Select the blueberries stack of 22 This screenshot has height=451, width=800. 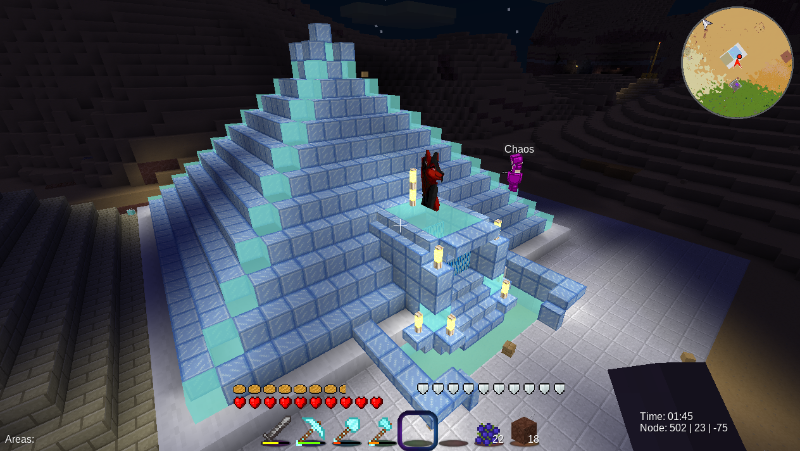(488, 431)
